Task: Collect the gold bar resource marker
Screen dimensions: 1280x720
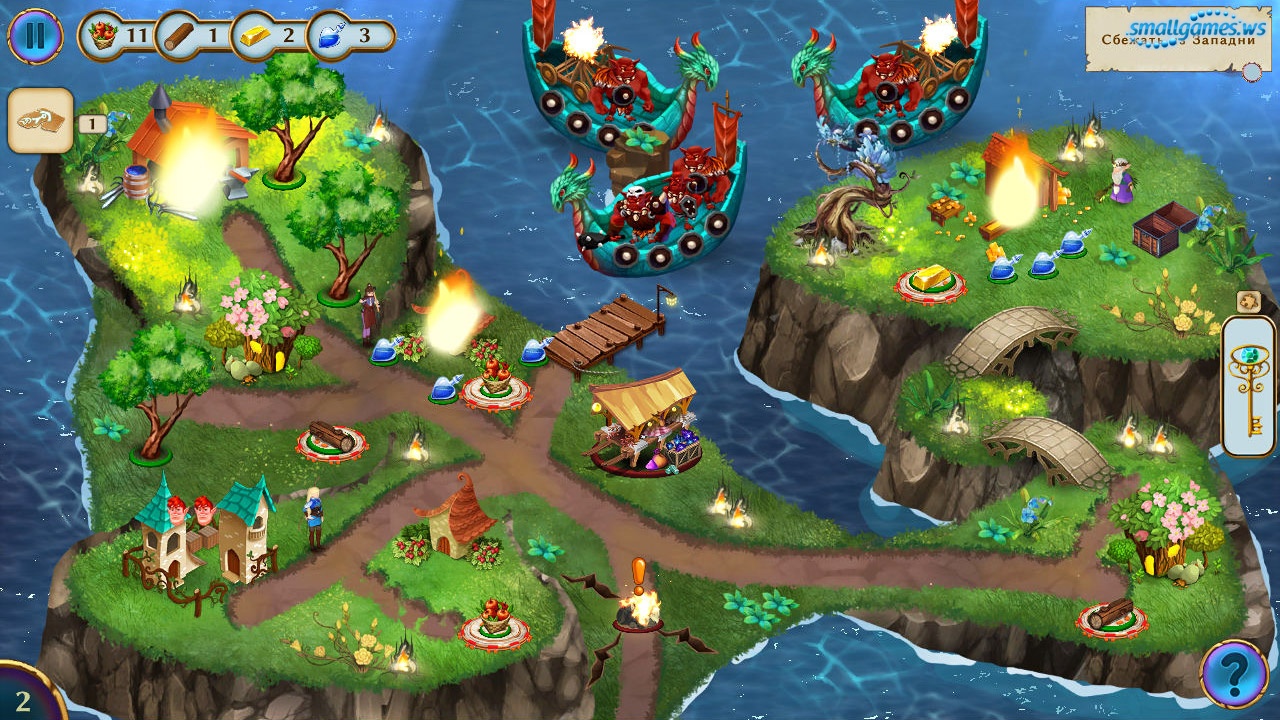Action: (x=928, y=282)
